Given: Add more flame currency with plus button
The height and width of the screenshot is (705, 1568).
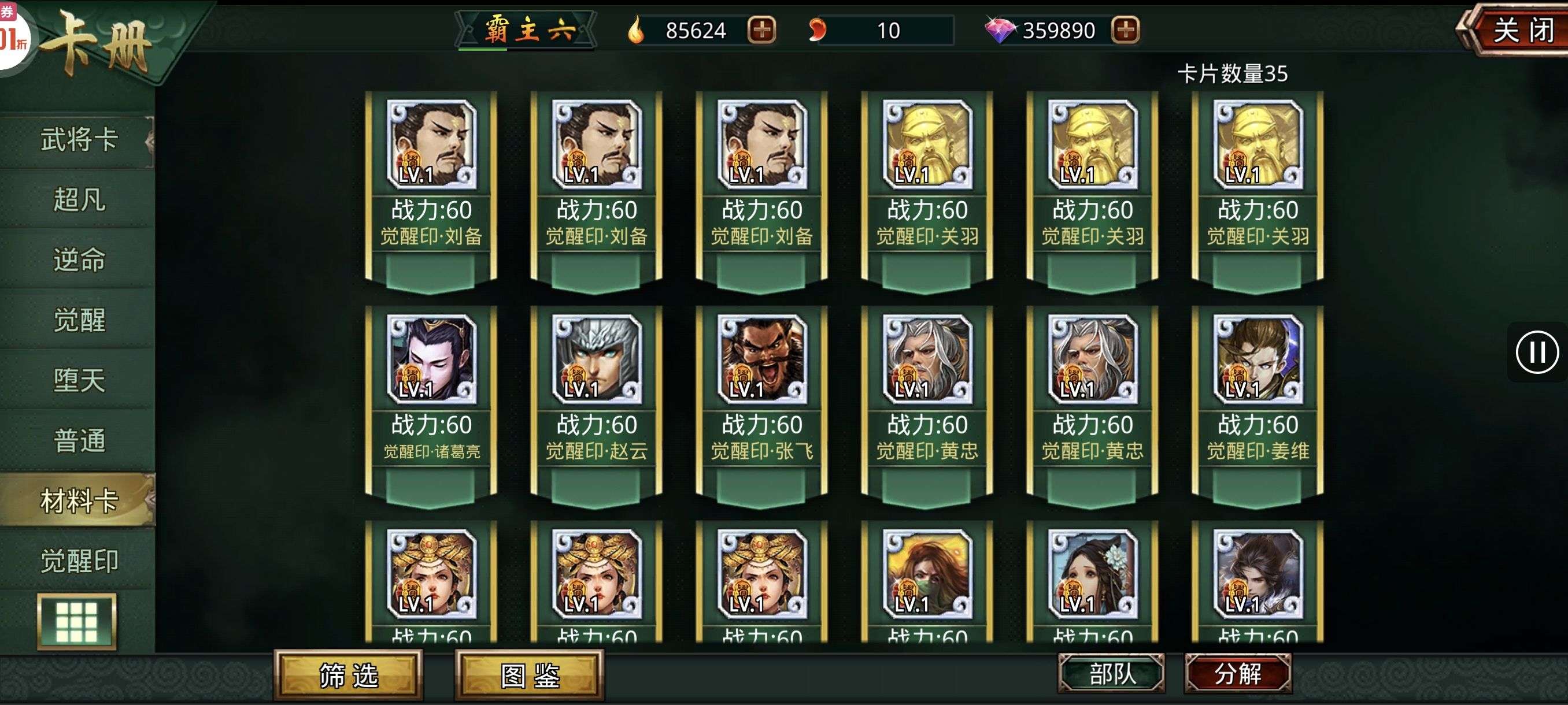Looking at the screenshot, I should point(761,30).
